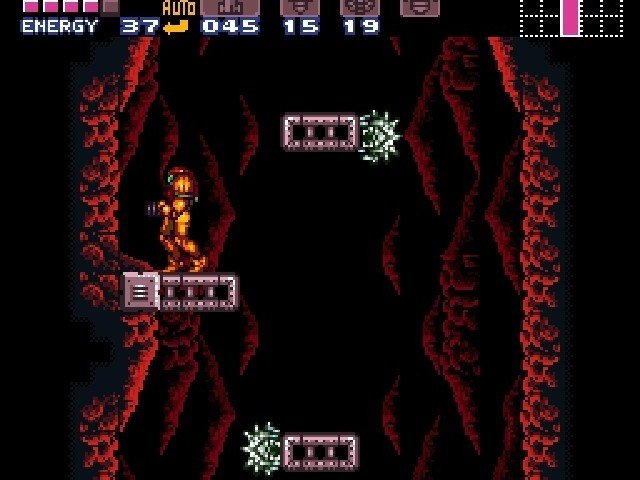Open the minimap grid

coord(568,18)
